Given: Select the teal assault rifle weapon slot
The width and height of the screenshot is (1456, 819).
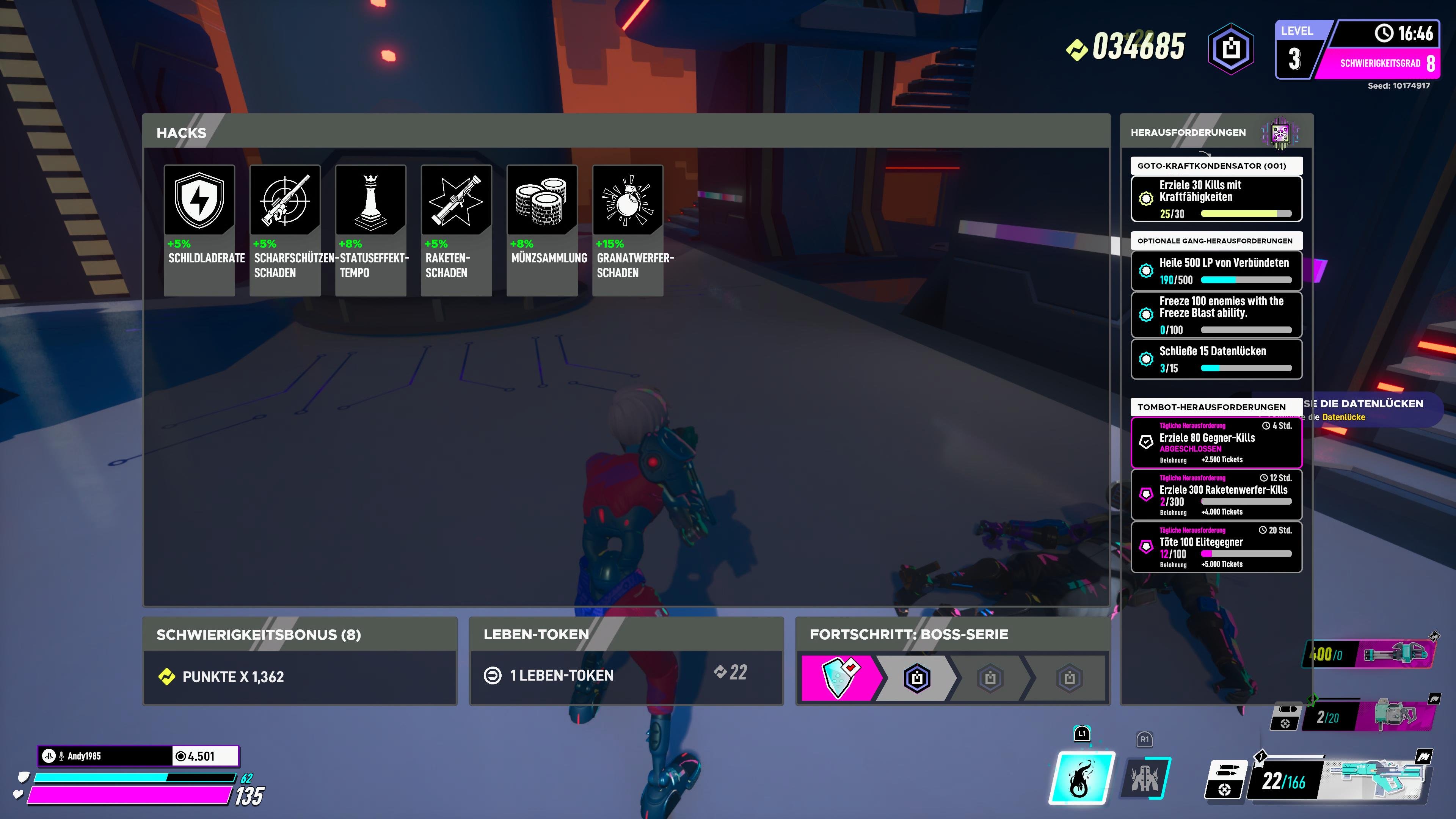Looking at the screenshot, I should pos(1379,780).
